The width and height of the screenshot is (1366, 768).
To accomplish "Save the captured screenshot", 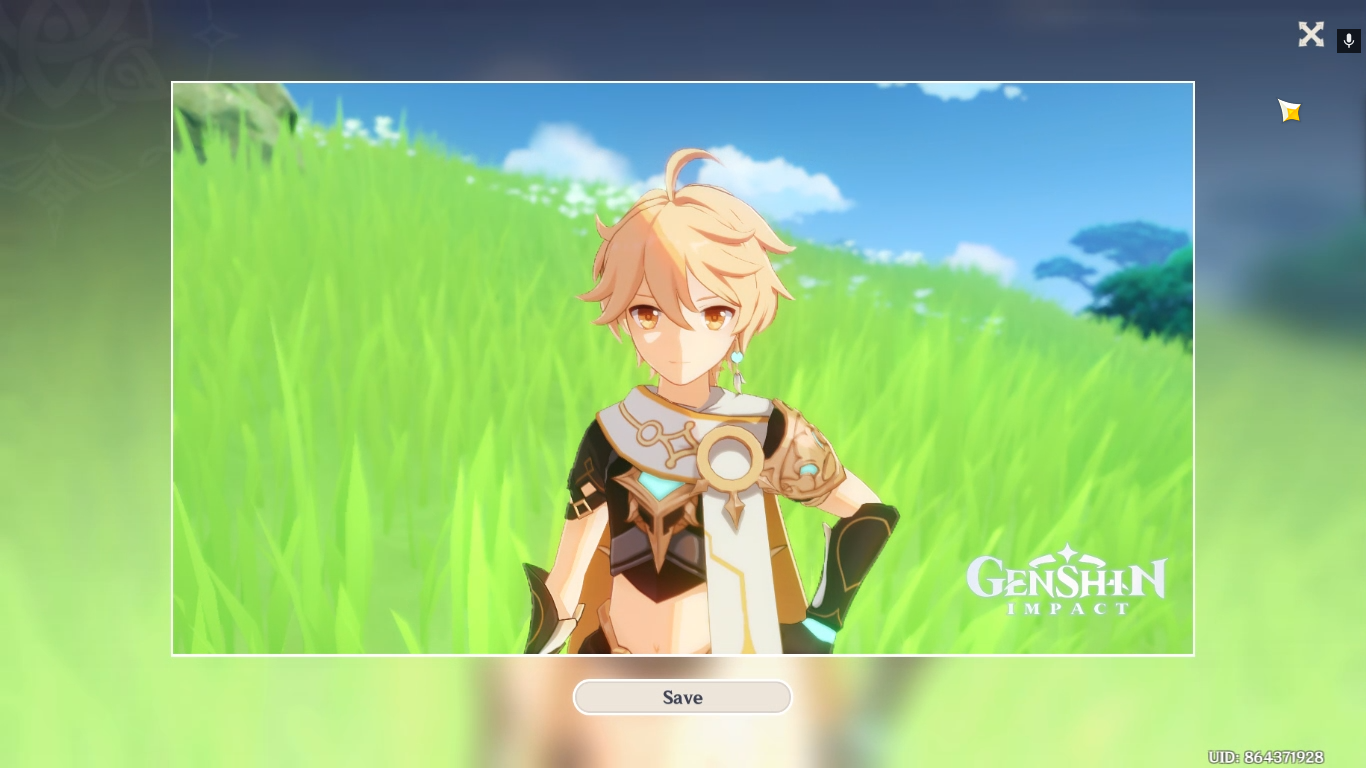I will [683, 697].
